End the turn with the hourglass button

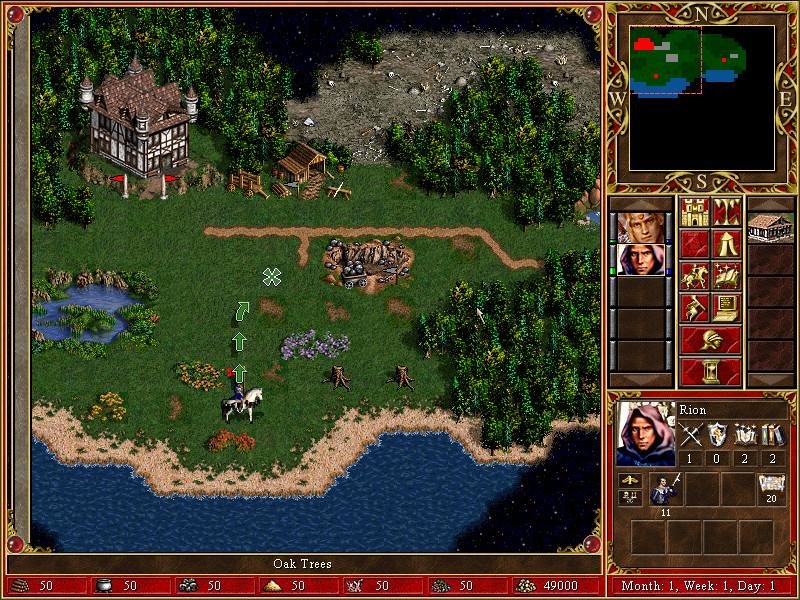pyautogui.click(x=710, y=371)
